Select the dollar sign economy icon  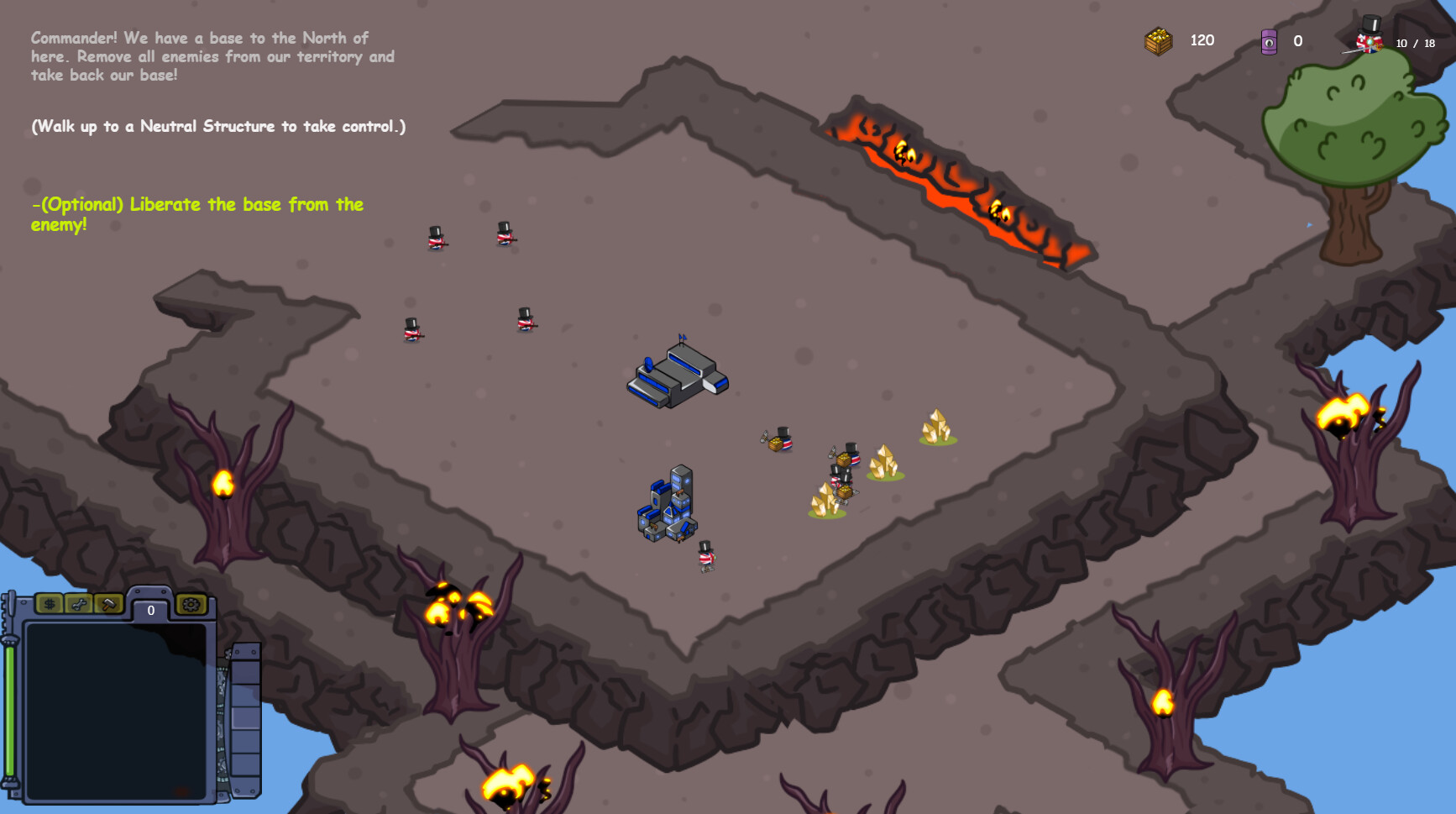[50, 603]
